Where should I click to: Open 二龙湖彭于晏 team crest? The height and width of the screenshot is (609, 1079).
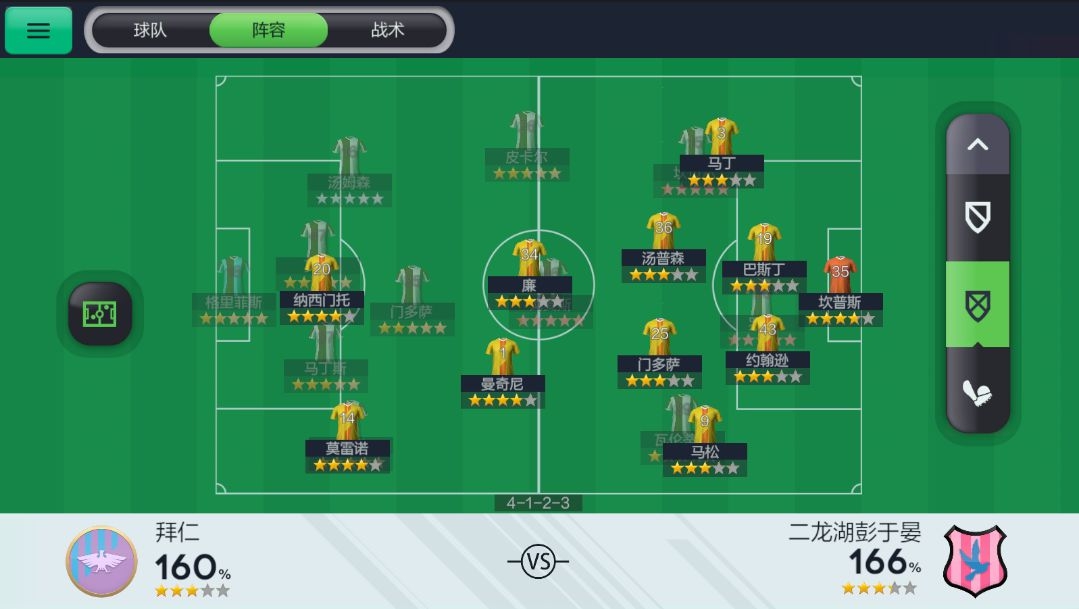[975, 561]
